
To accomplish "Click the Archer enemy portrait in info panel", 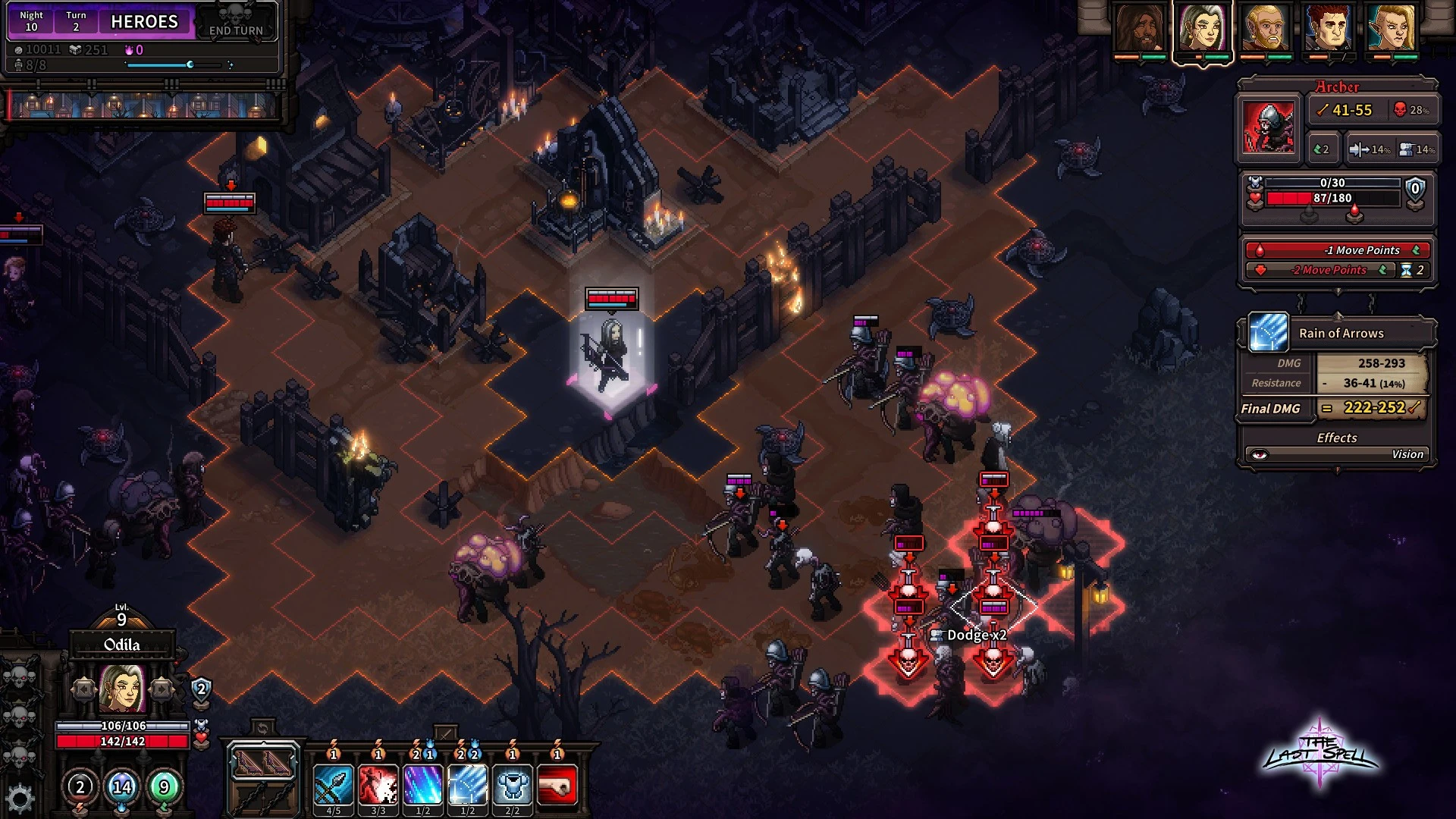I will point(1269,126).
